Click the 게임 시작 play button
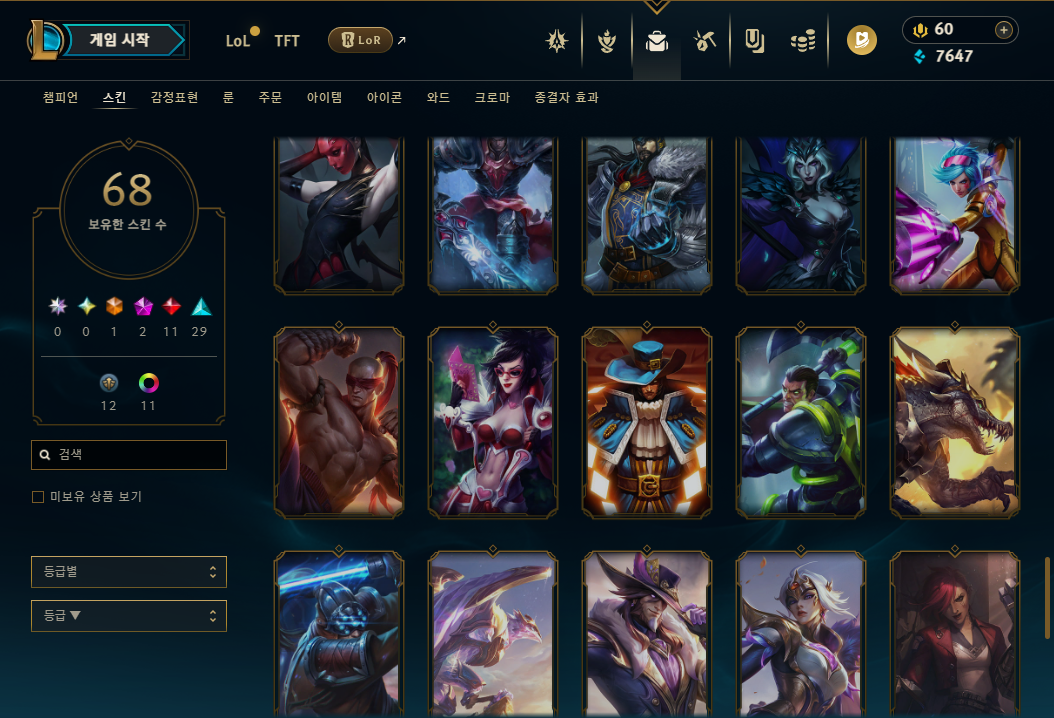 (x=119, y=40)
